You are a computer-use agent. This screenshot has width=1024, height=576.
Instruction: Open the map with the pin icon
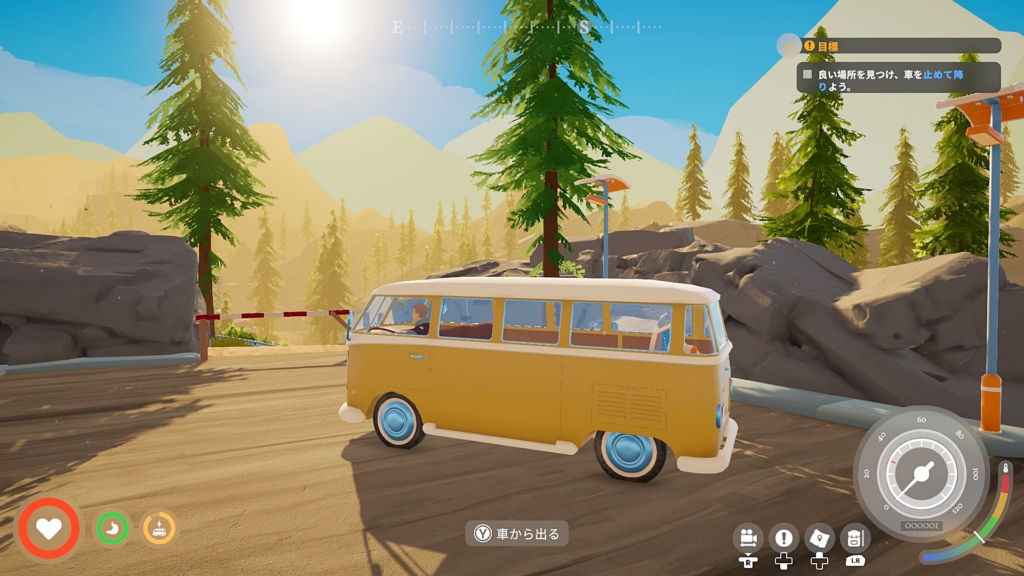click(x=819, y=538)
